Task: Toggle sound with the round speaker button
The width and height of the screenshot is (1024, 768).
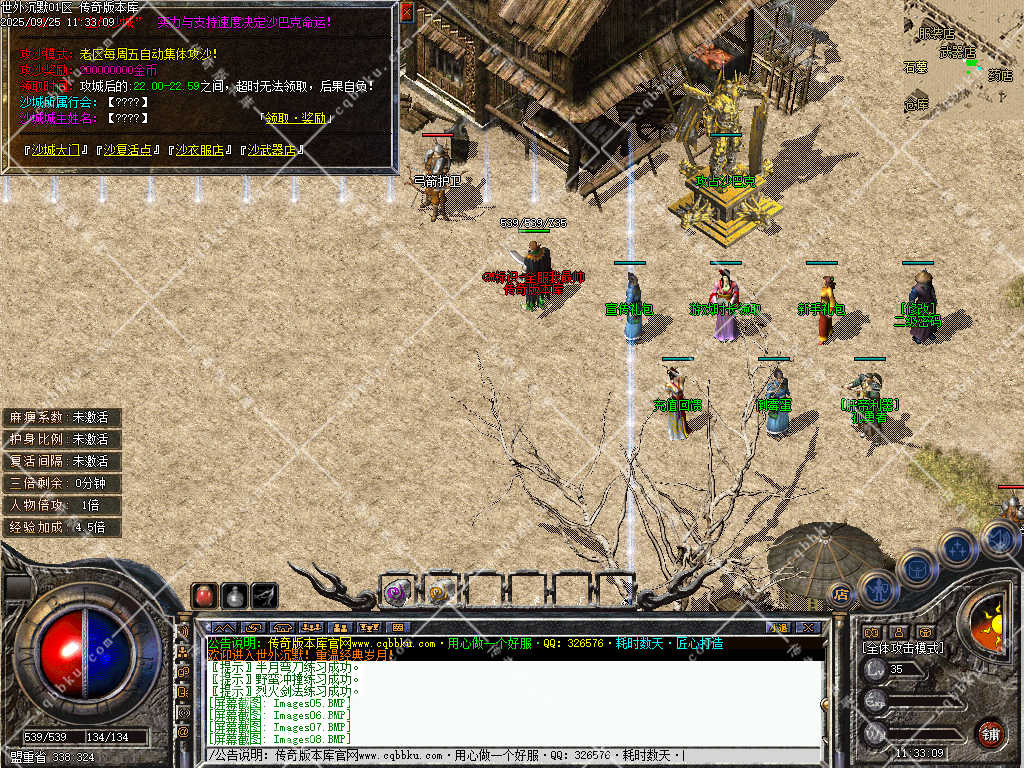Action: click(x=998, y=538)
